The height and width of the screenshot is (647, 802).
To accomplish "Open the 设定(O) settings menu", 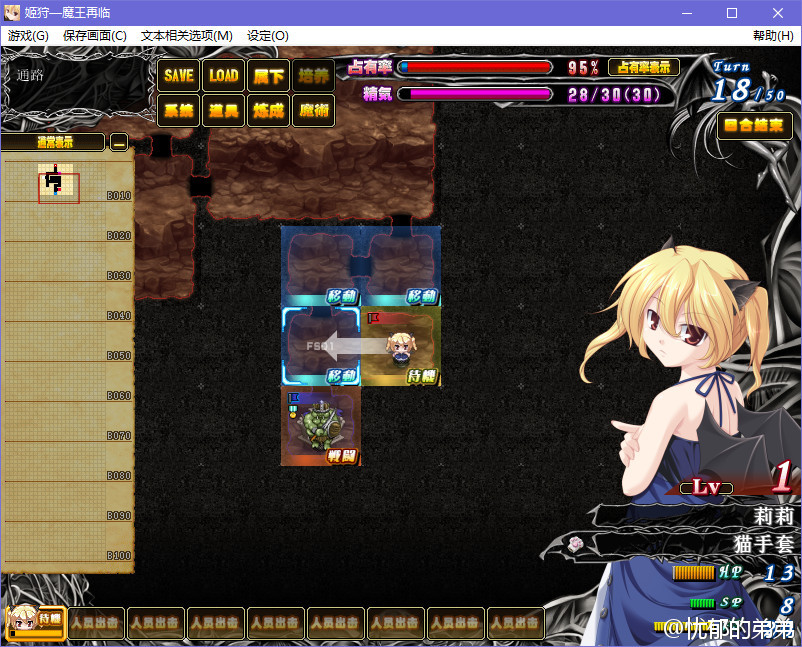I will (x=268, y=35).
